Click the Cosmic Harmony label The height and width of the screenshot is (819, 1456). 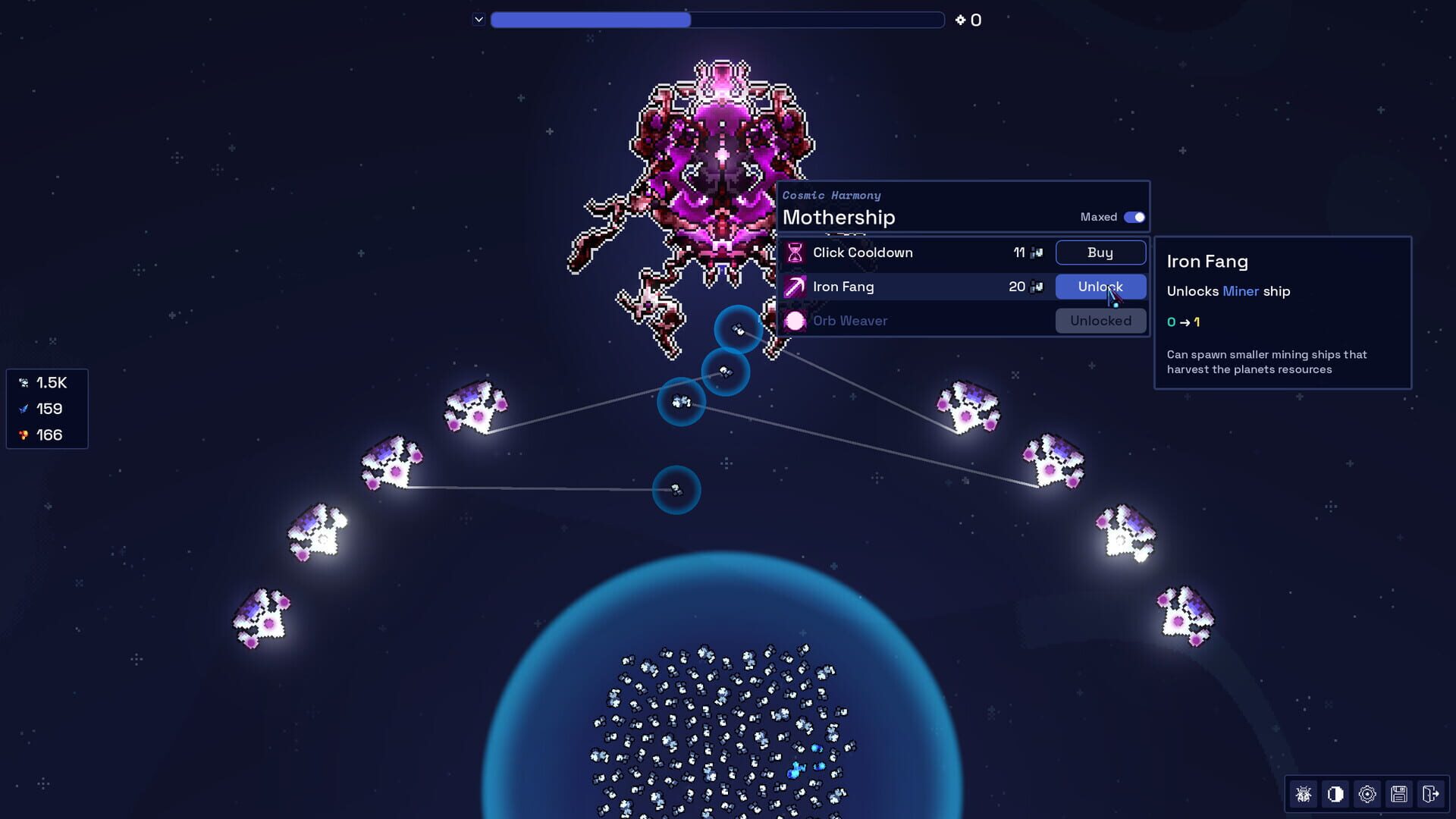pyautogui.click(x=831, y=195)
